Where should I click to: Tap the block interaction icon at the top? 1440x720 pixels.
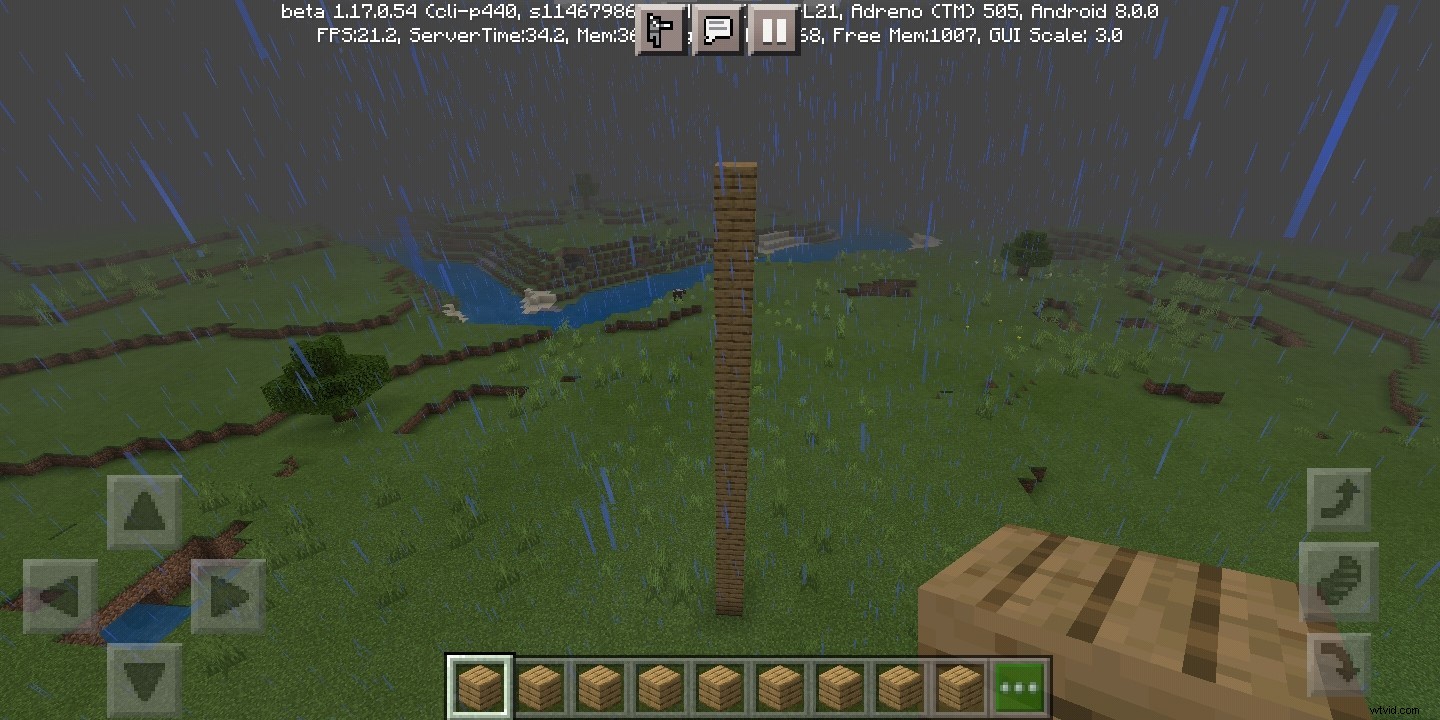[660, 30]
